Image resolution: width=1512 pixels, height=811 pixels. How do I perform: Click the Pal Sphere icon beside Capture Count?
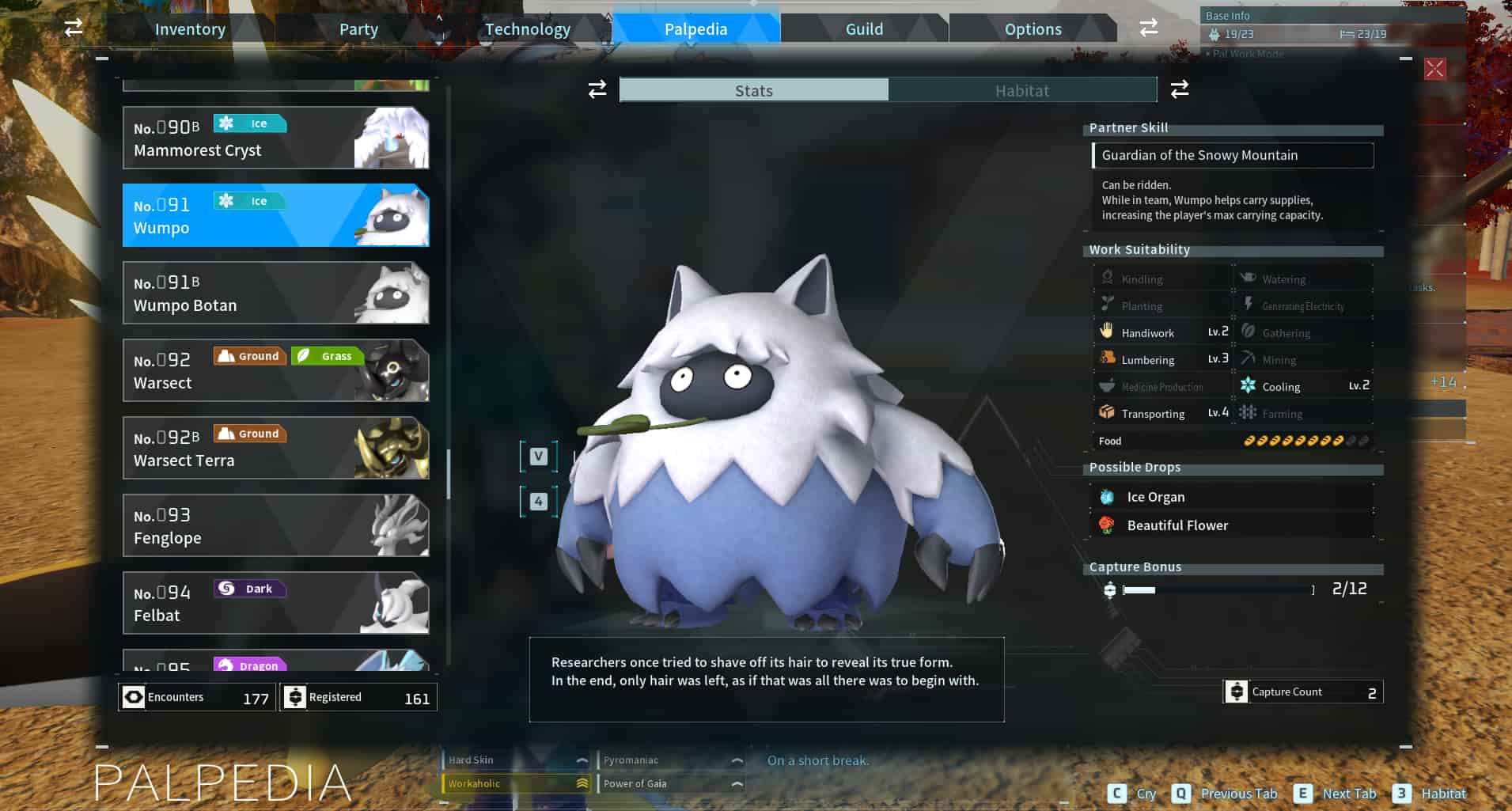click(1238, 691)
